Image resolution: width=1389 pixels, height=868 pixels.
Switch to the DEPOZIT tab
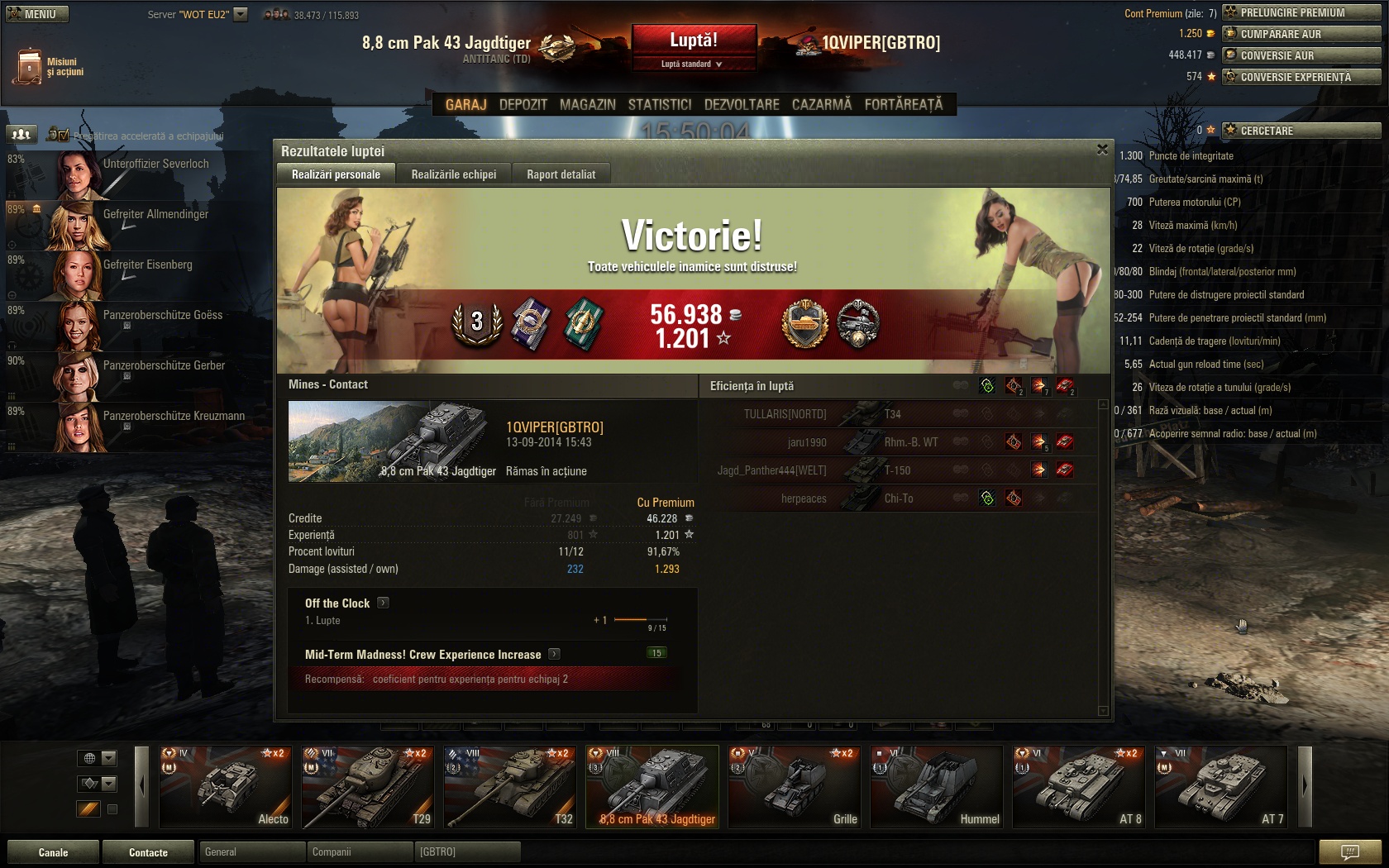coord(523,105)
